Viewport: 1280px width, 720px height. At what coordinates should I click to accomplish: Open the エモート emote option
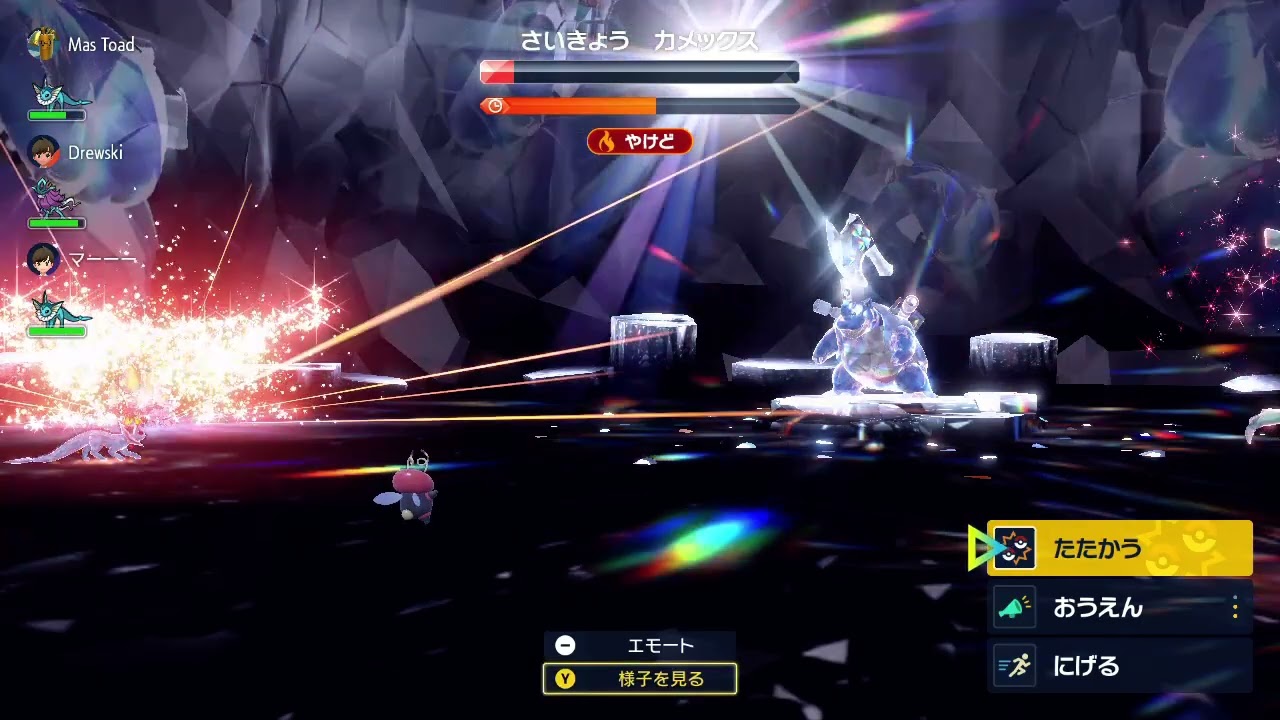pos(640,646)
